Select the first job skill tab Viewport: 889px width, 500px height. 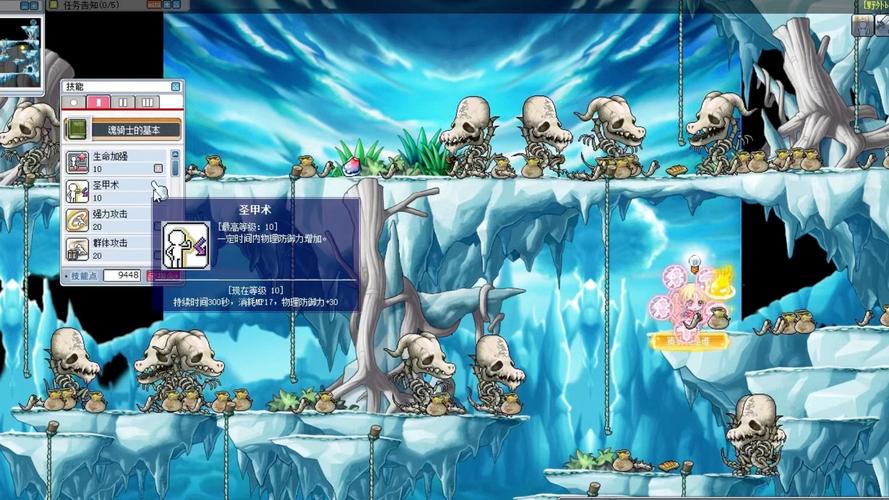pos(98,102)
